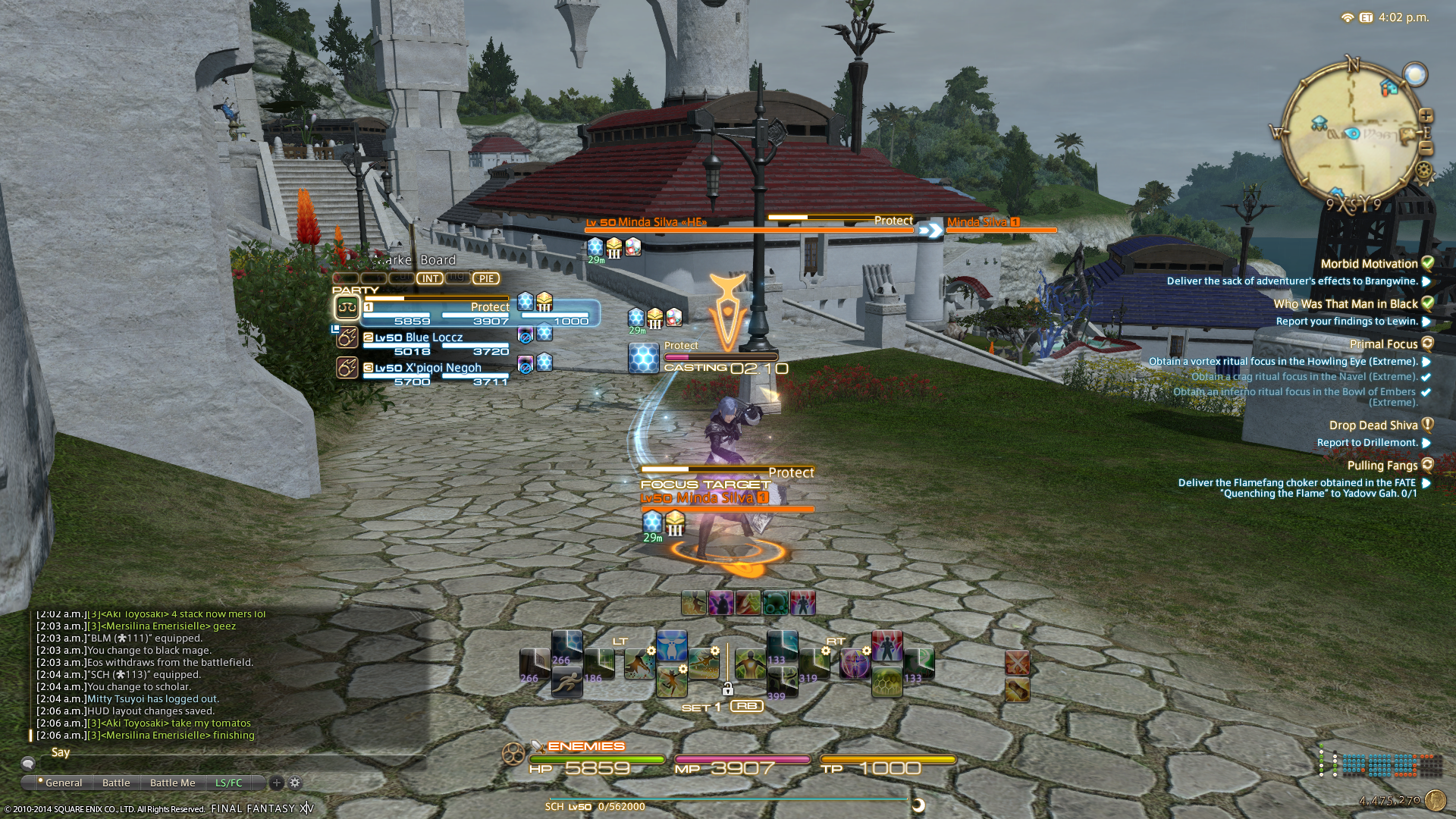Open the Morbid Motivation quest entry

coord(1369,264)
